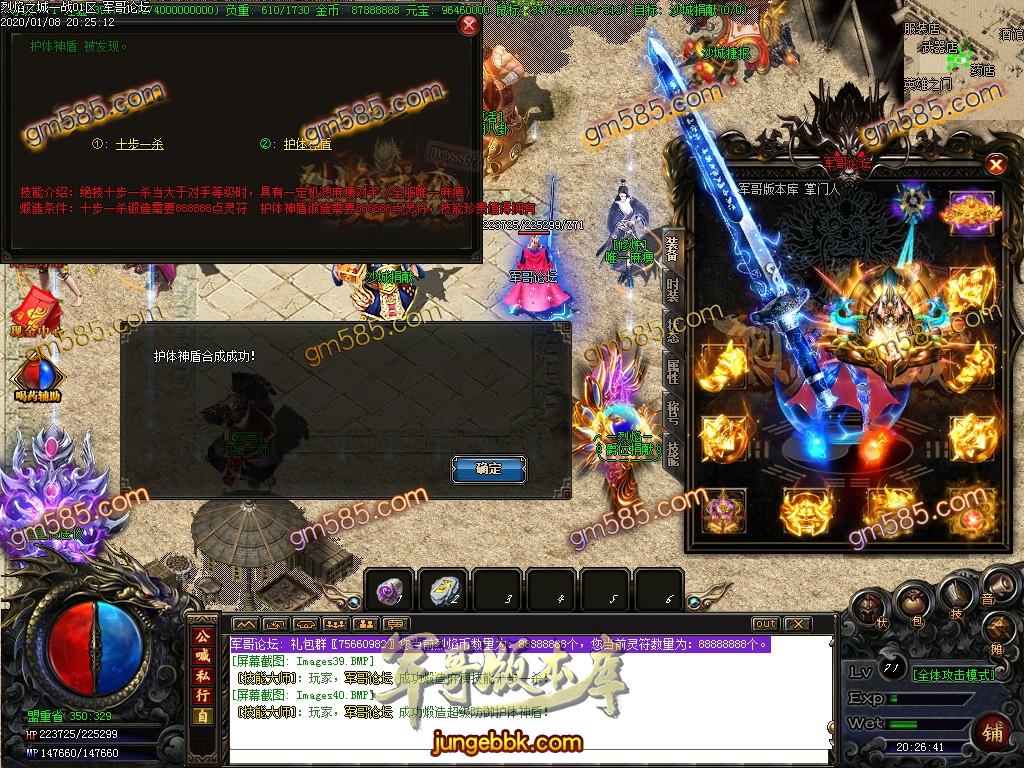Open the 喝药辅助 potion assist icon
This screenshot has height=768, width=1024.
click(x=38, y=378)
